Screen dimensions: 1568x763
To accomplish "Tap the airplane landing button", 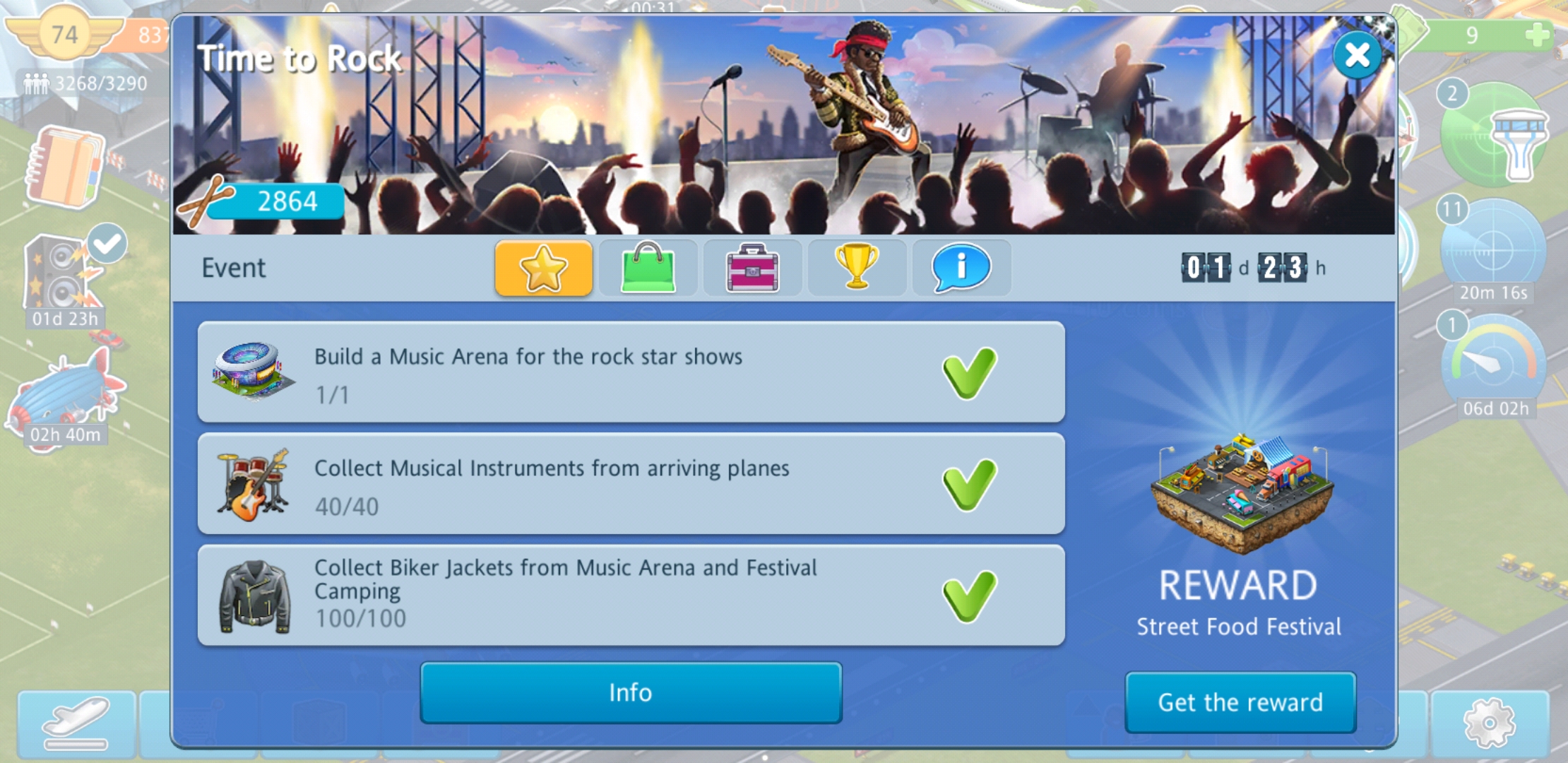I will coord(76,723).
